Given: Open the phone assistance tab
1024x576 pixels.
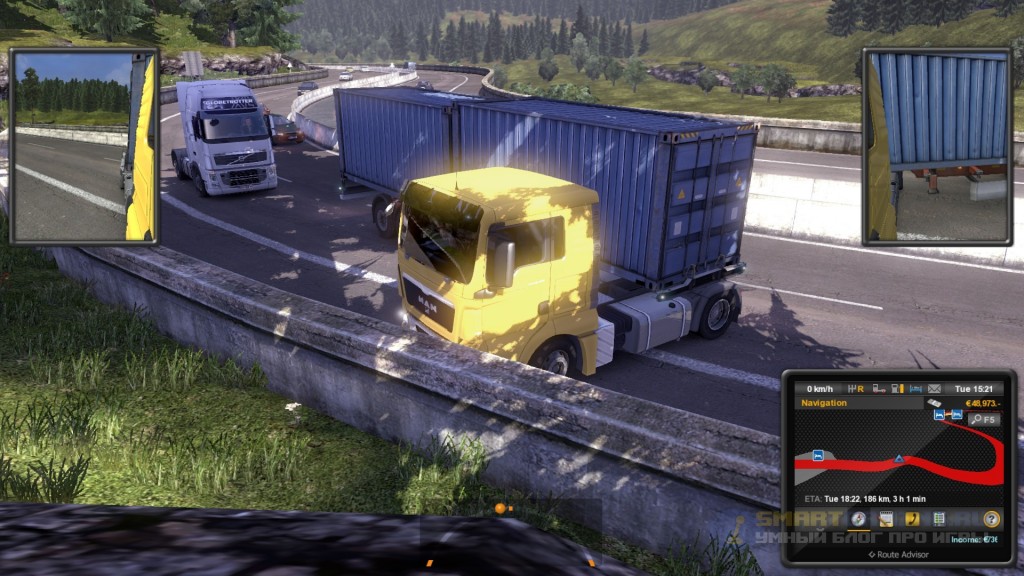Looking at the screenshot, I should pyautogui.click(x=911, y=519).
